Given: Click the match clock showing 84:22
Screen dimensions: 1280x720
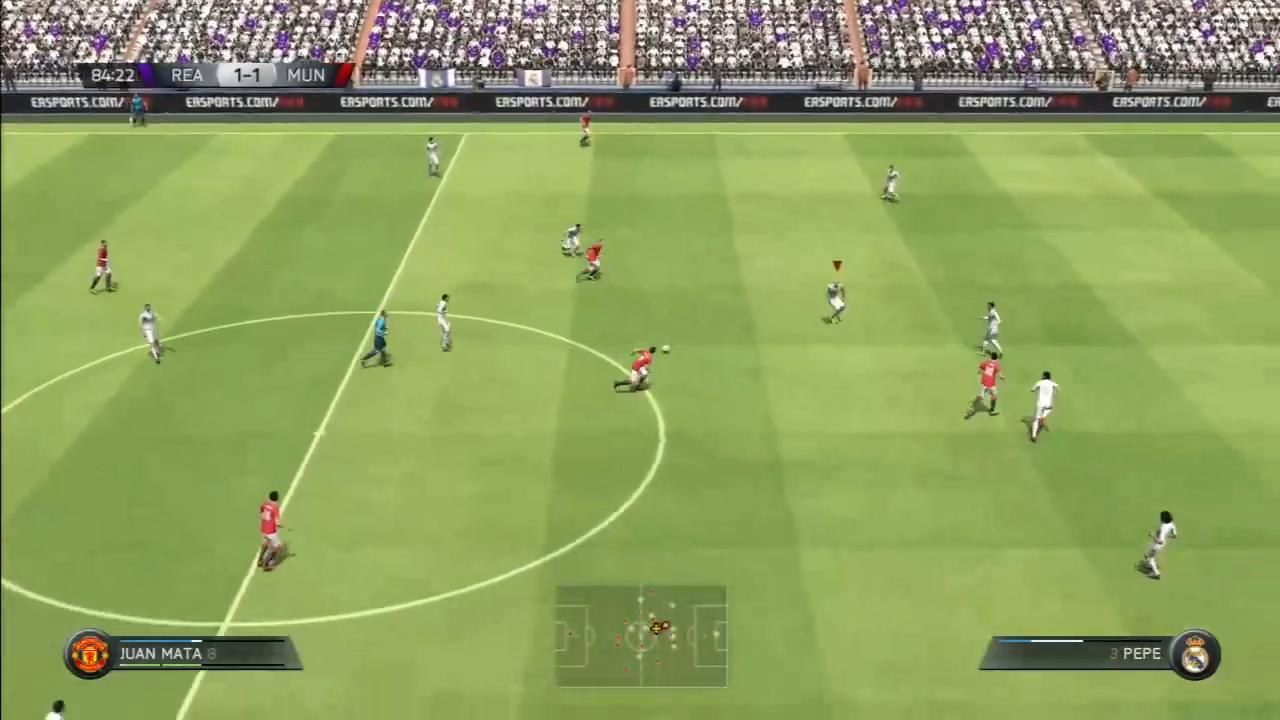Looking at the screenshot, I should click(x=112, y=75).
